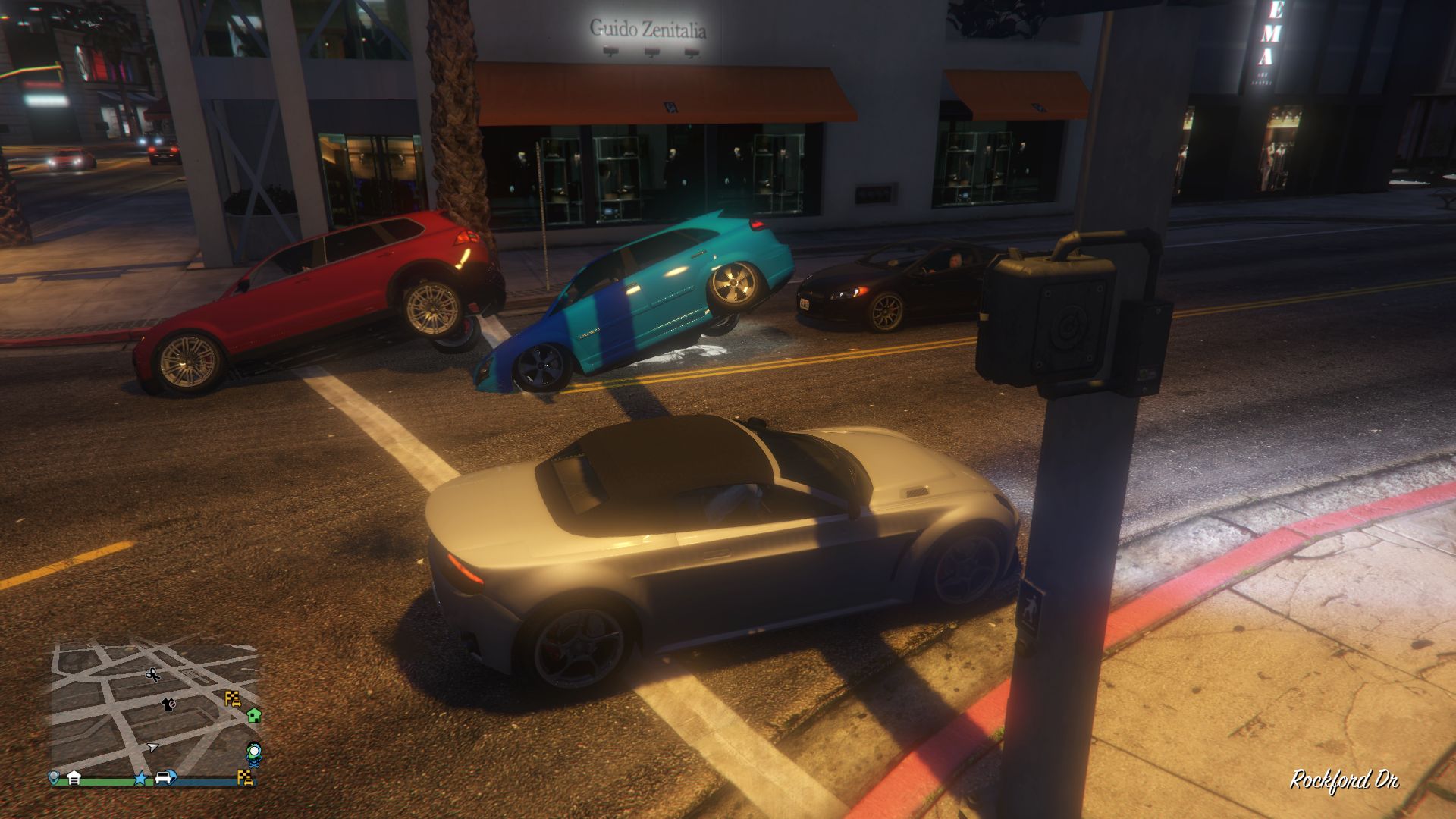Select the white player arrow on minimap
1456x819 pixels.
[153, 748]
